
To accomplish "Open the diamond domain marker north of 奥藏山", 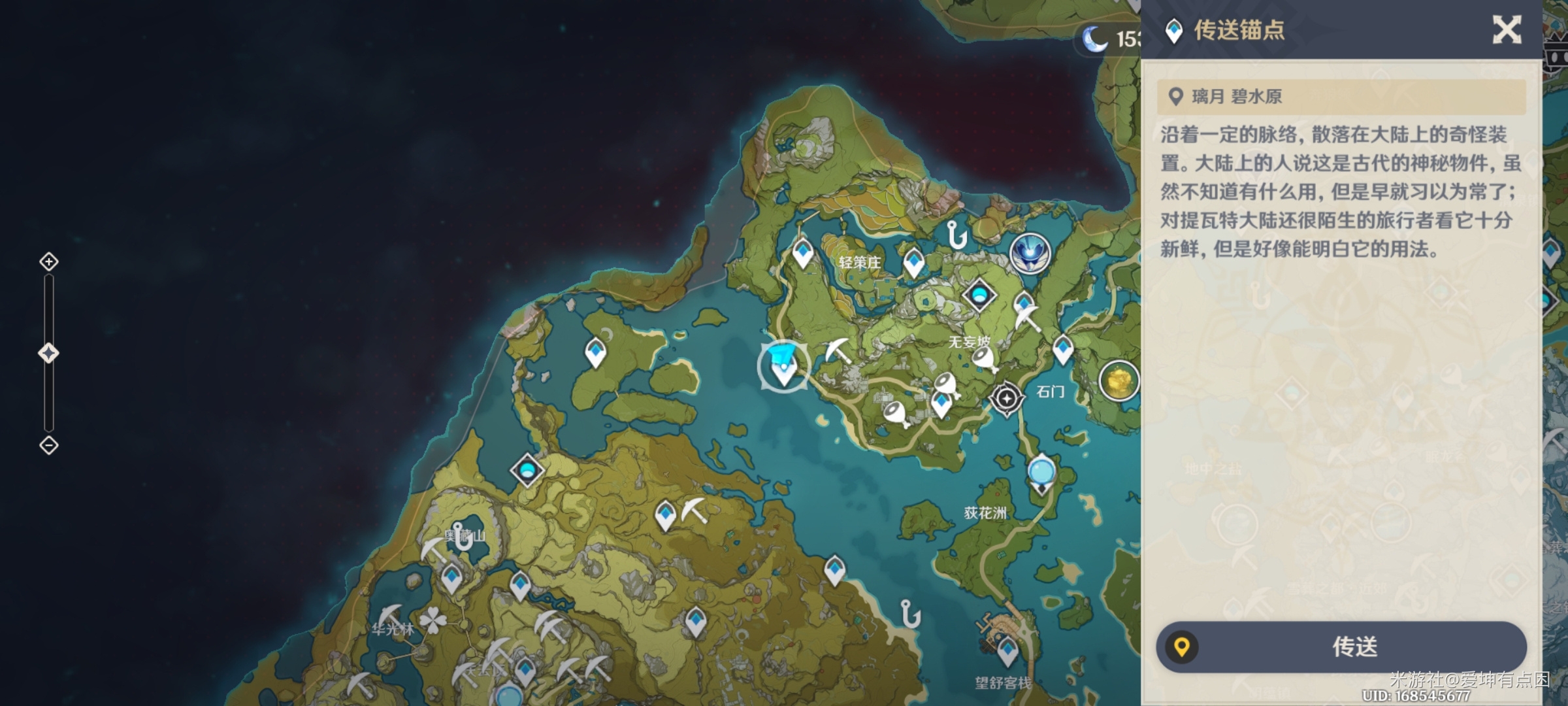I will [527, 469].
